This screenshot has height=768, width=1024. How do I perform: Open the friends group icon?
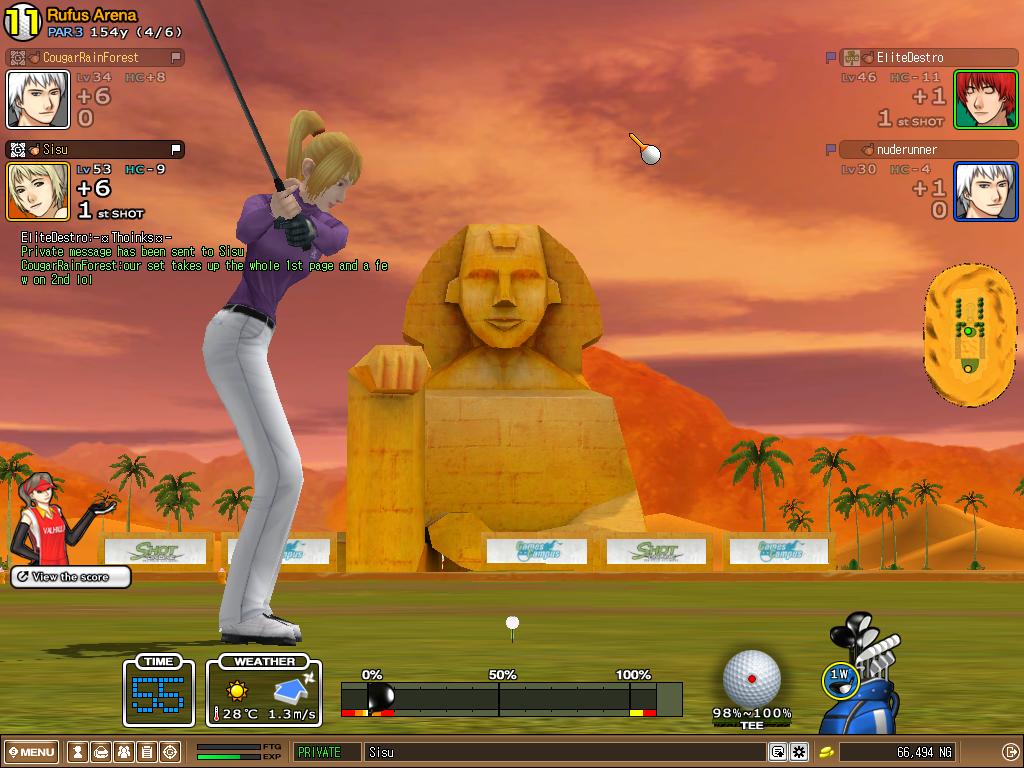[x=123, y=752]
